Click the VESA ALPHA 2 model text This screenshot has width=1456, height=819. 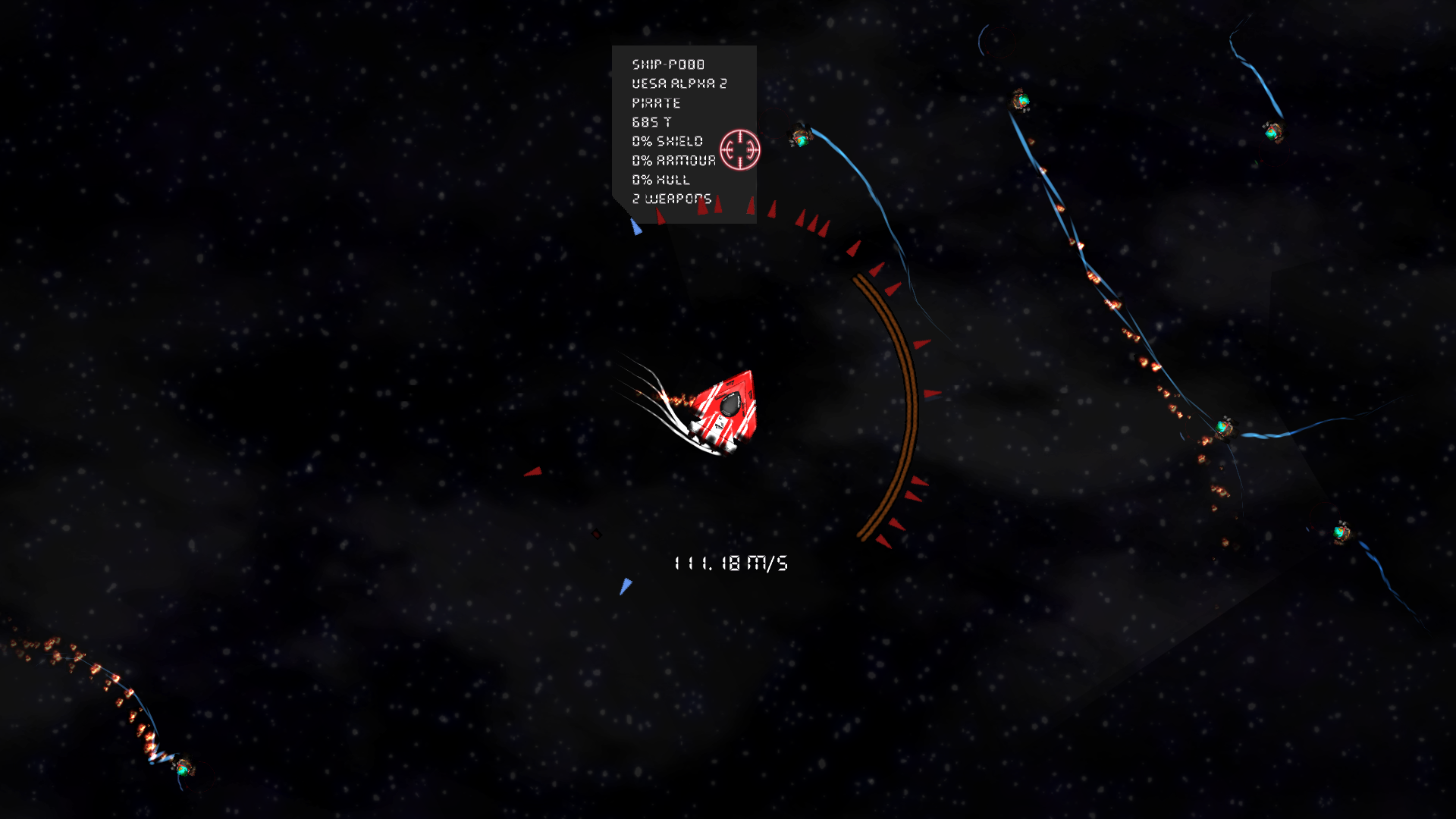pyautogui.click(x=680, y=83)
